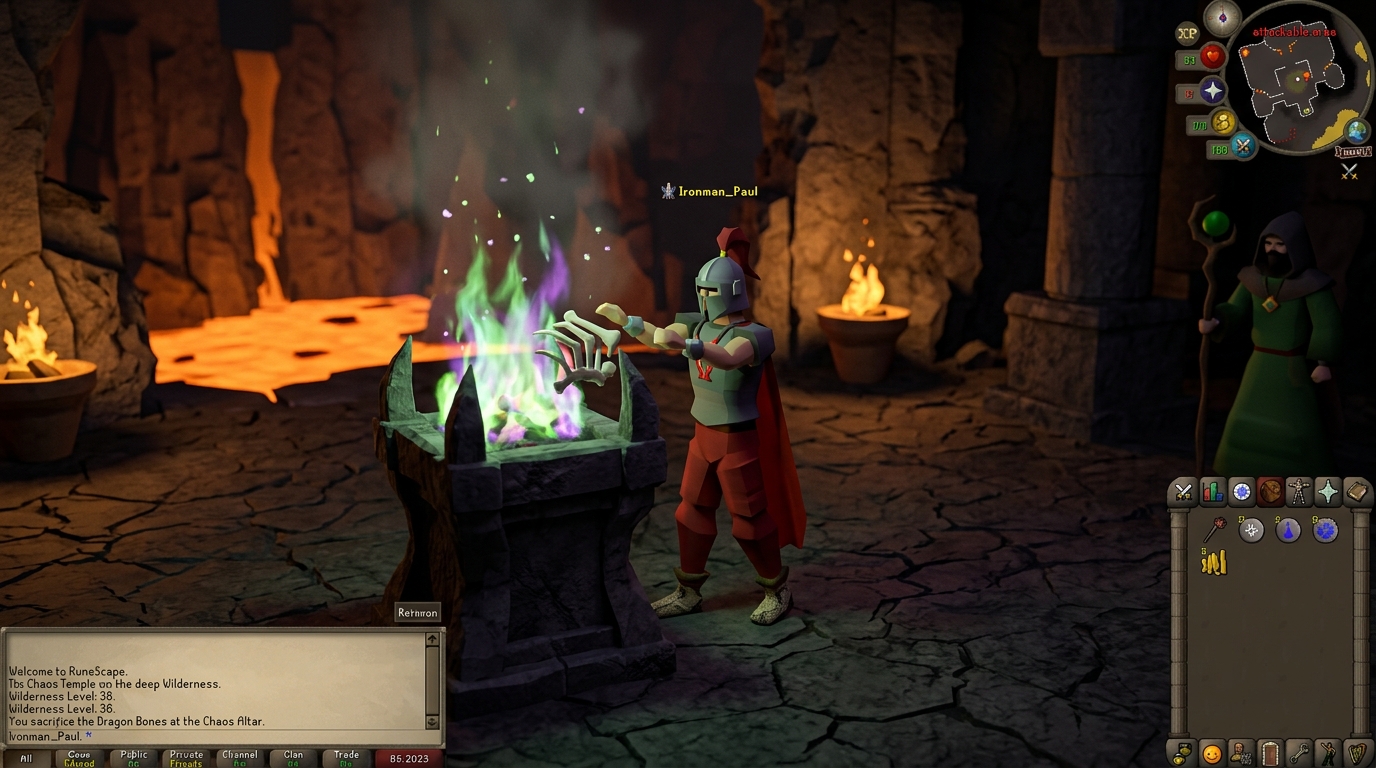This screenshot has height=768, width=1376.
Task: Click the Hitpoints orb showing 63
Action: point(1213,56)
